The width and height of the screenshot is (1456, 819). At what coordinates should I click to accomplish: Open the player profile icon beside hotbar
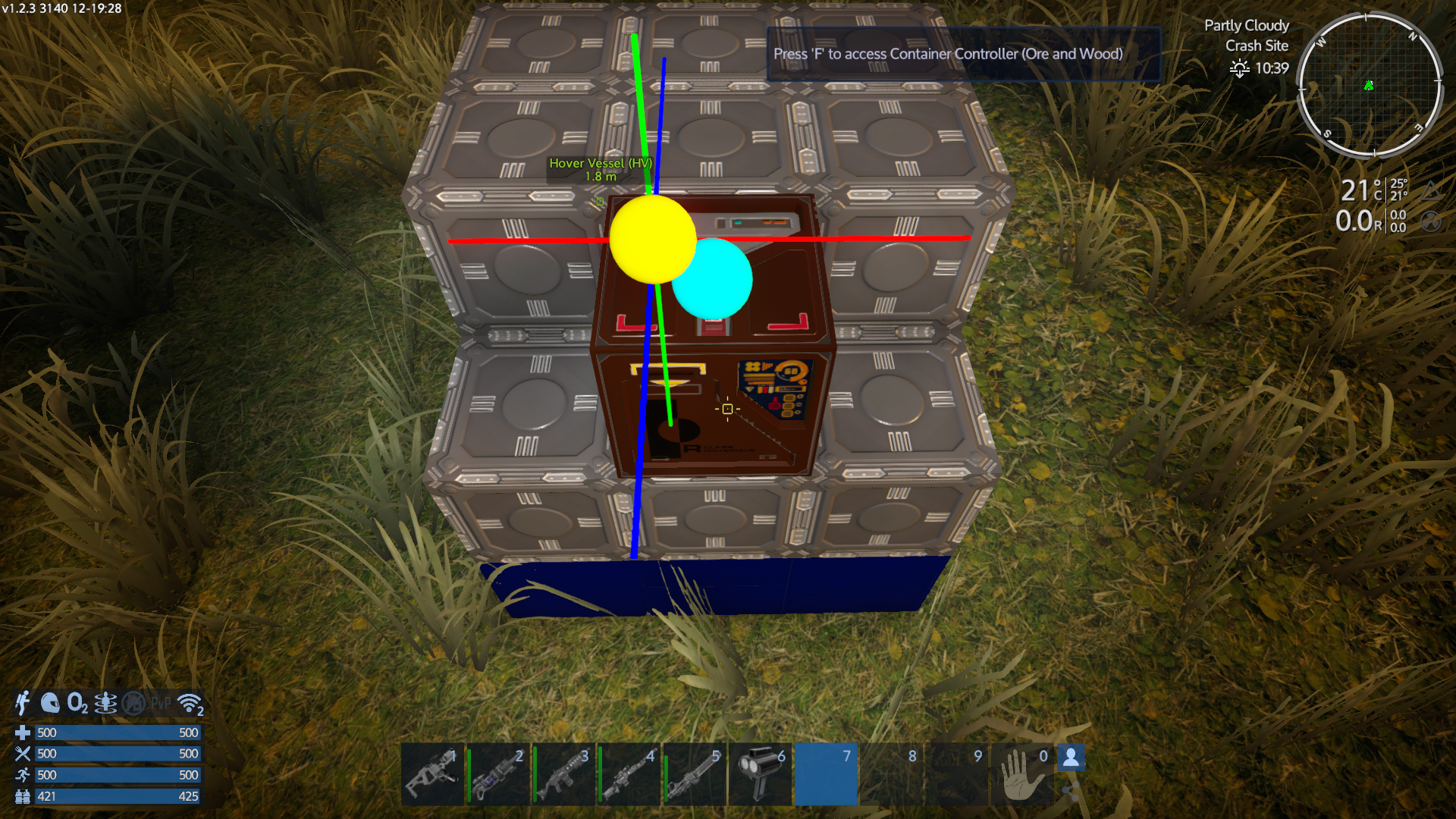tap(1071, 757)
